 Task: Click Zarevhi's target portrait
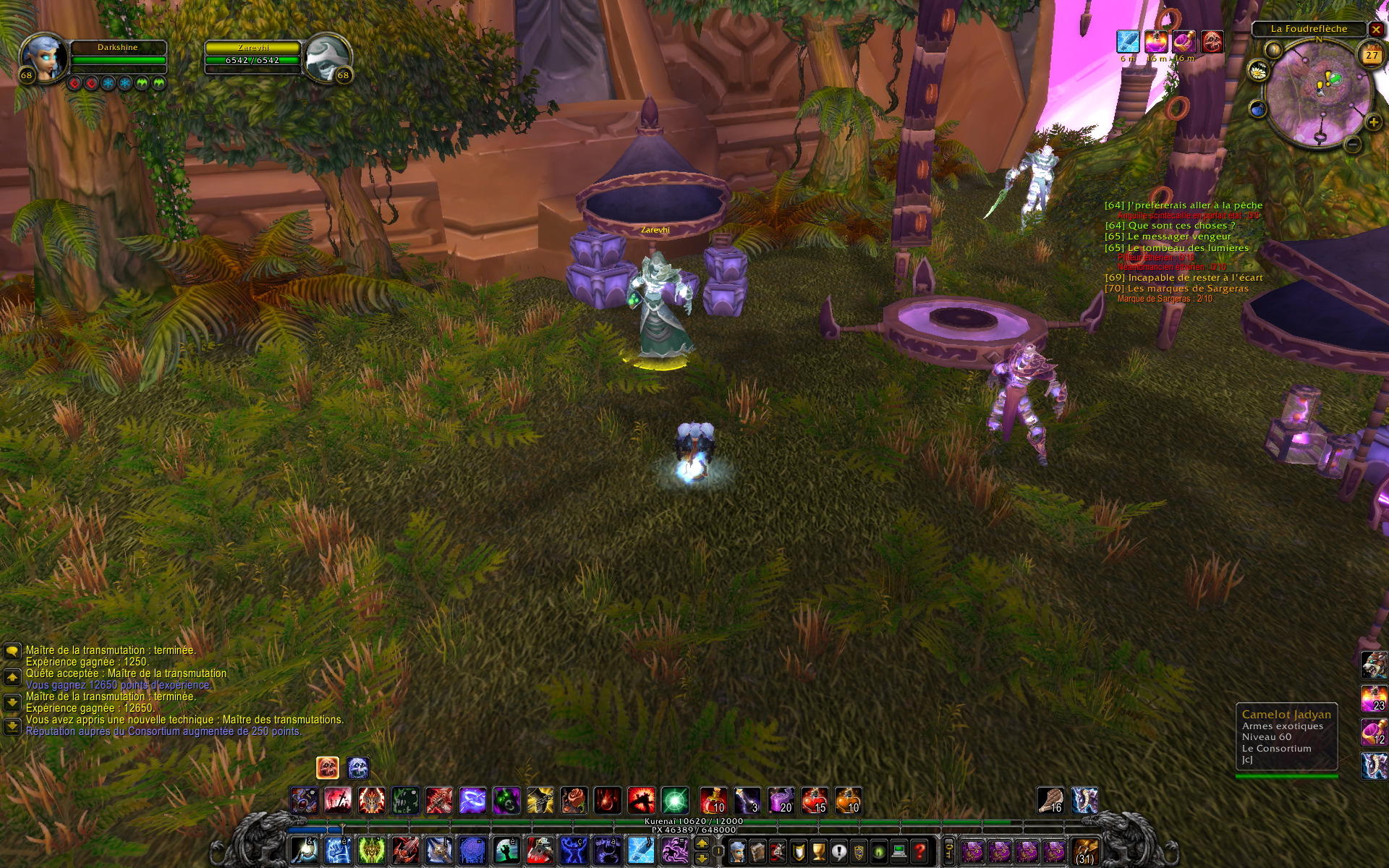click(326, 56)
